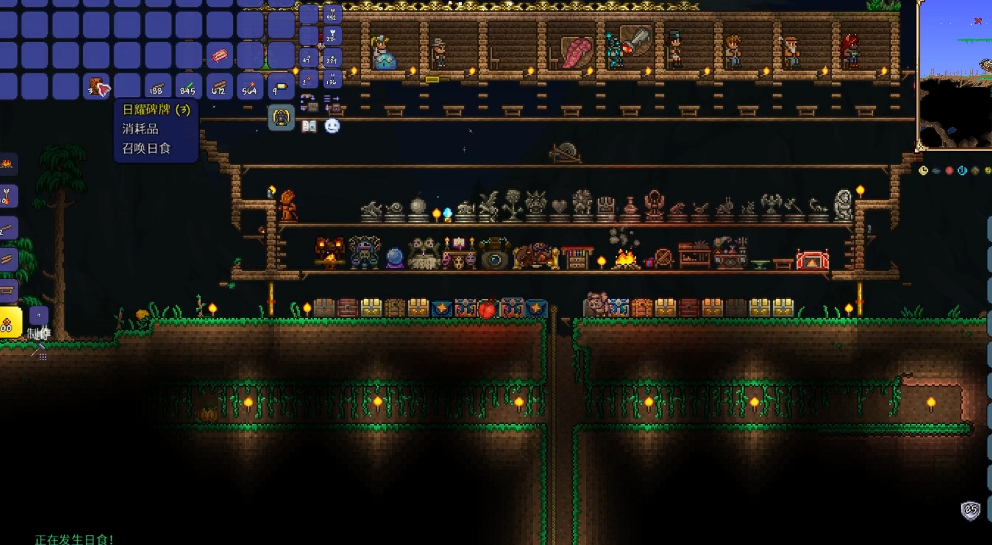Choose the torch crafting recipe
Viewport: 992px width, 545px height.
click(x=8, y=195)
